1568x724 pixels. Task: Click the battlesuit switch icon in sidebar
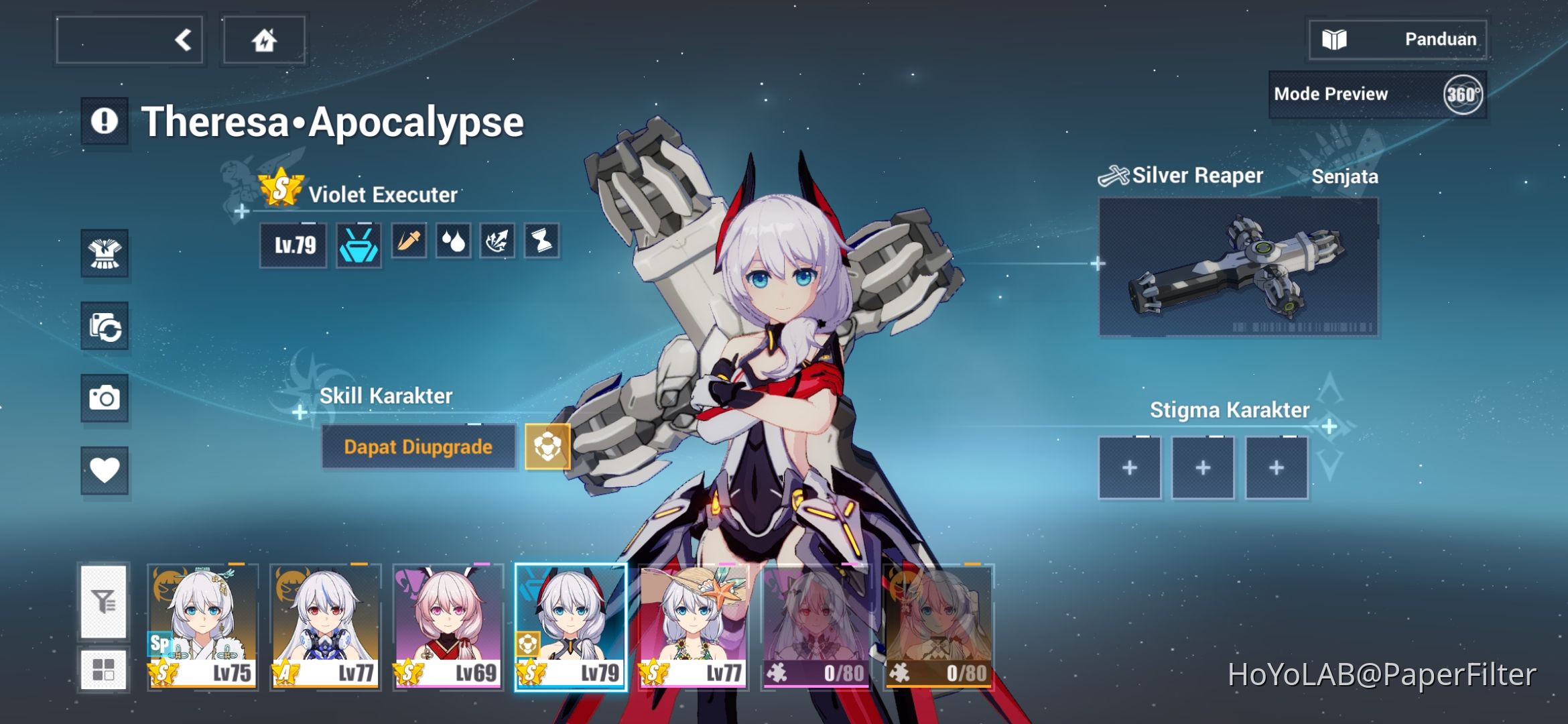(105, 327)
